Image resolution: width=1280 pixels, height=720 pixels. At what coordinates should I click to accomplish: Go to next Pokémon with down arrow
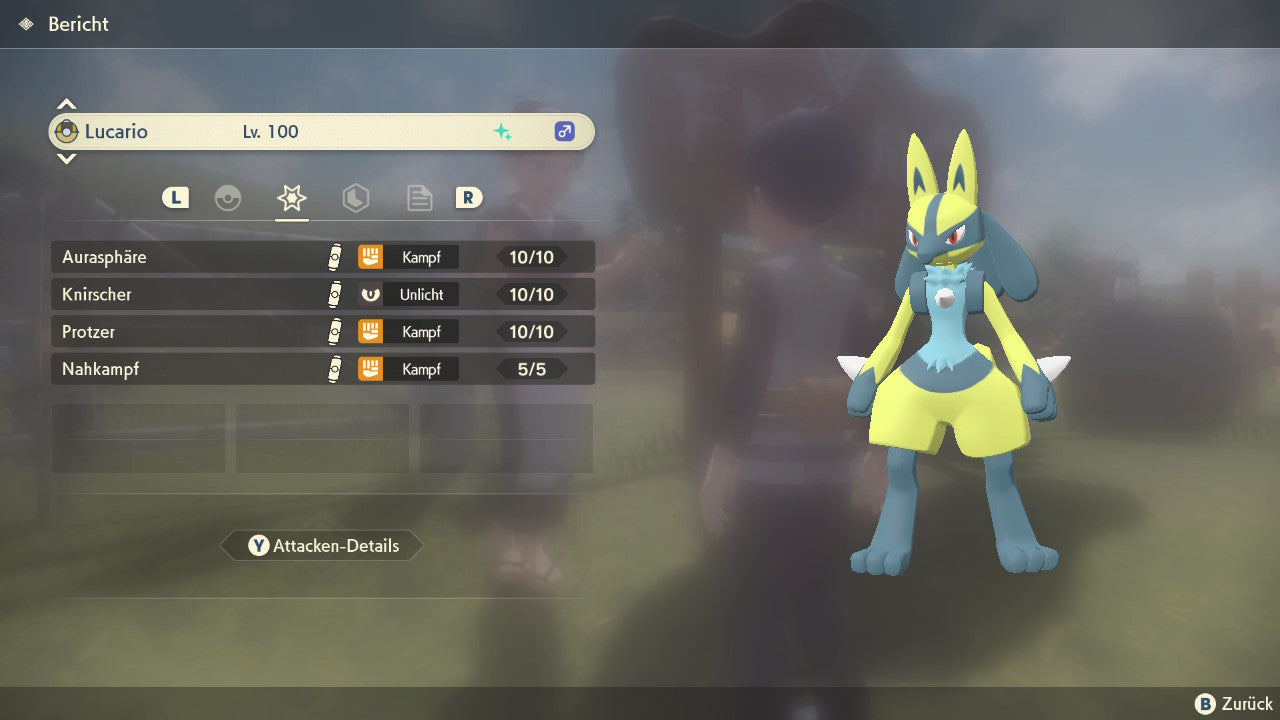[66, 158]
